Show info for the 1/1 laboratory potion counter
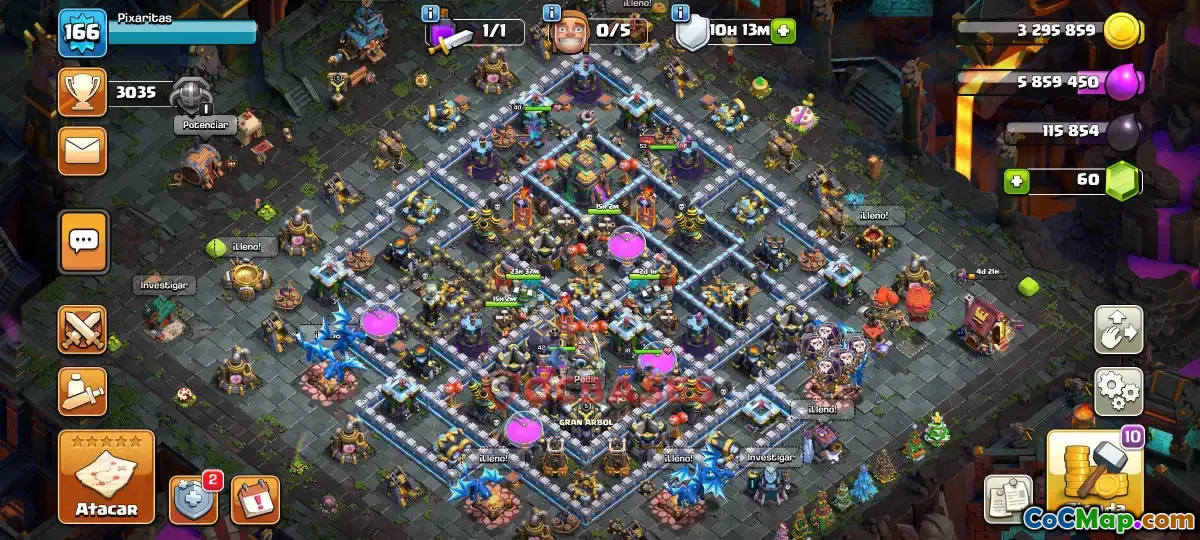1200x540 pixels. pyautogui.click(x=431, y=14)
